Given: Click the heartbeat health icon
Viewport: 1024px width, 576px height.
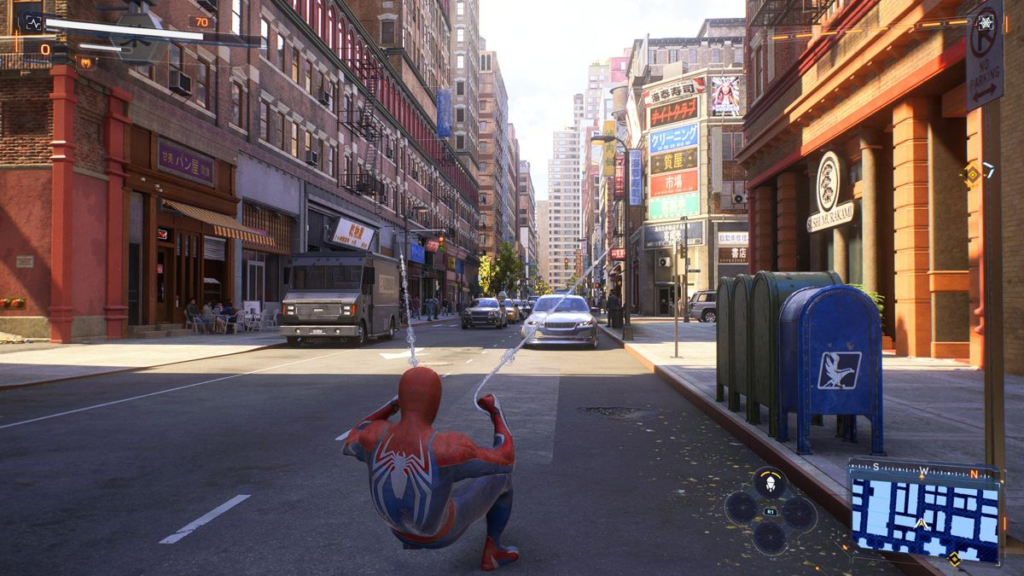Looking at the screenshot, I should tap(33, 21).
